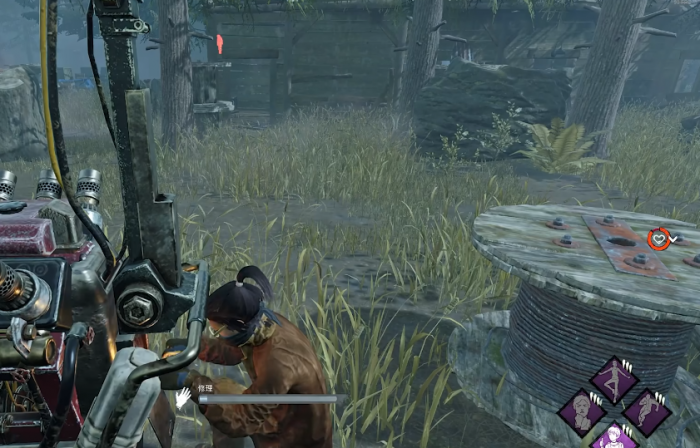Choose the short-haired girl pointing perk
700x448 pixels.
coord(614,438)
